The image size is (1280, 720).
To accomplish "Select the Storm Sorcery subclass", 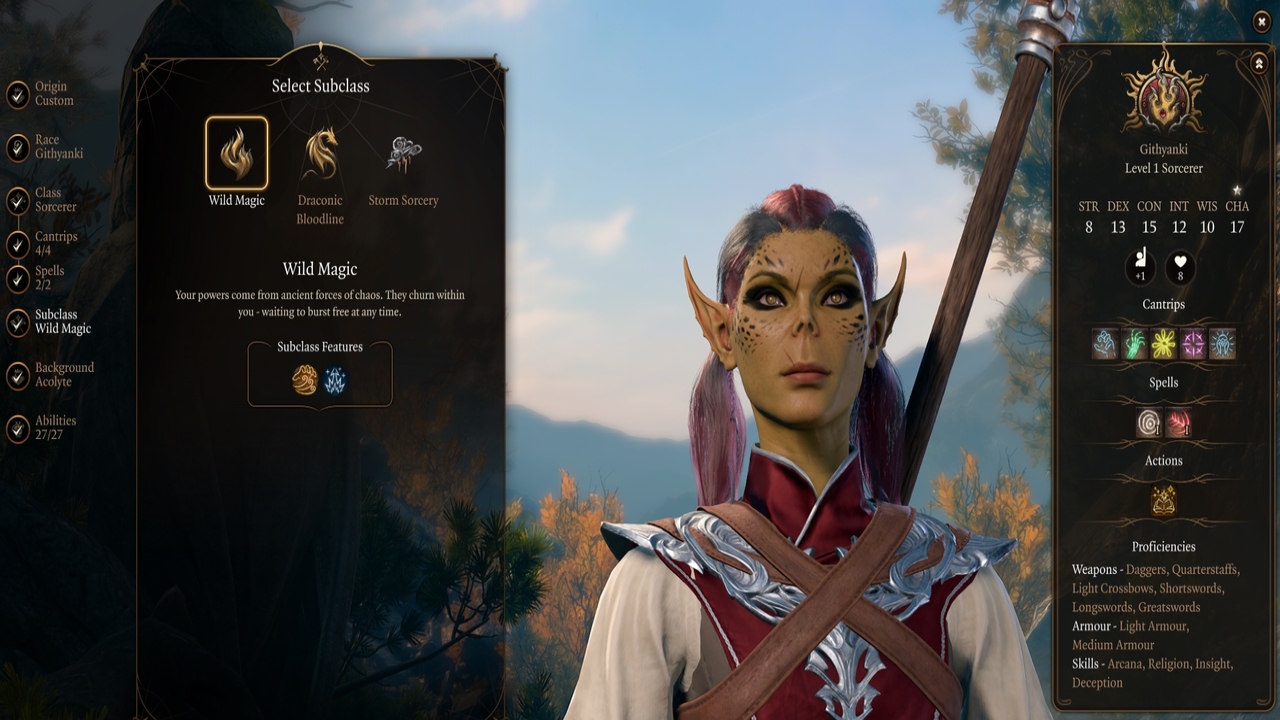I will pyautogui.click(x=403, y=154).
